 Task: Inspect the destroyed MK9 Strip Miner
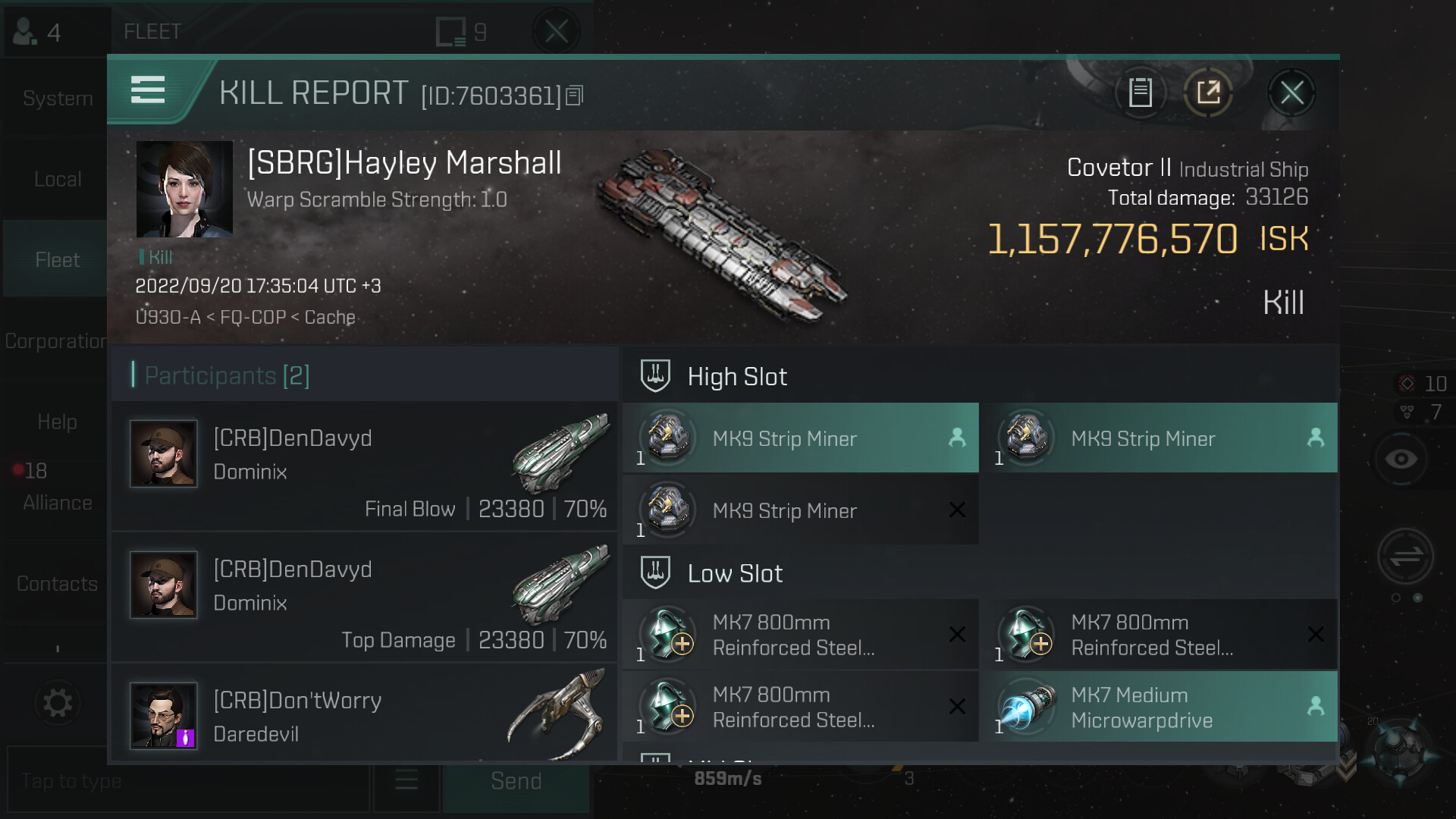coord(800,510)
